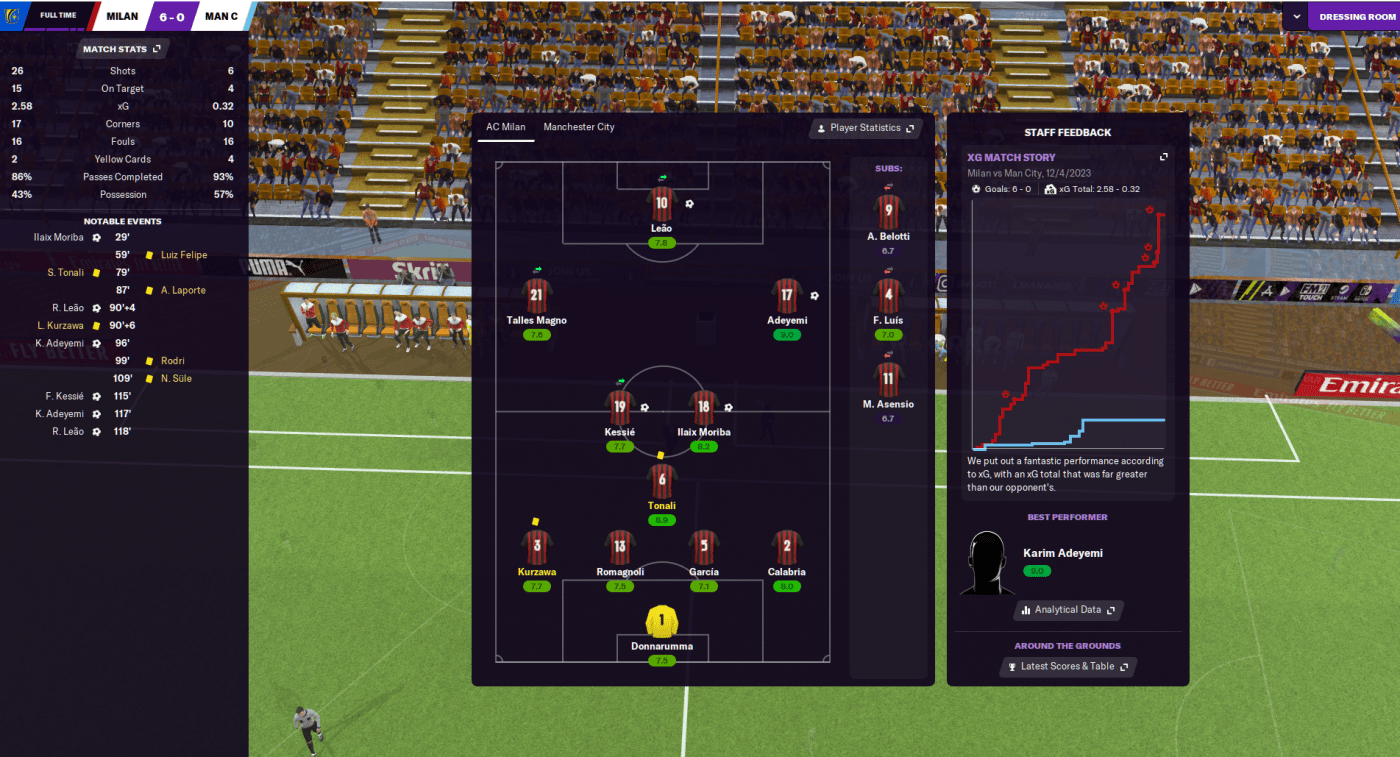Select Adeyemi's number 17 shirt

click(x=787, y=296)
